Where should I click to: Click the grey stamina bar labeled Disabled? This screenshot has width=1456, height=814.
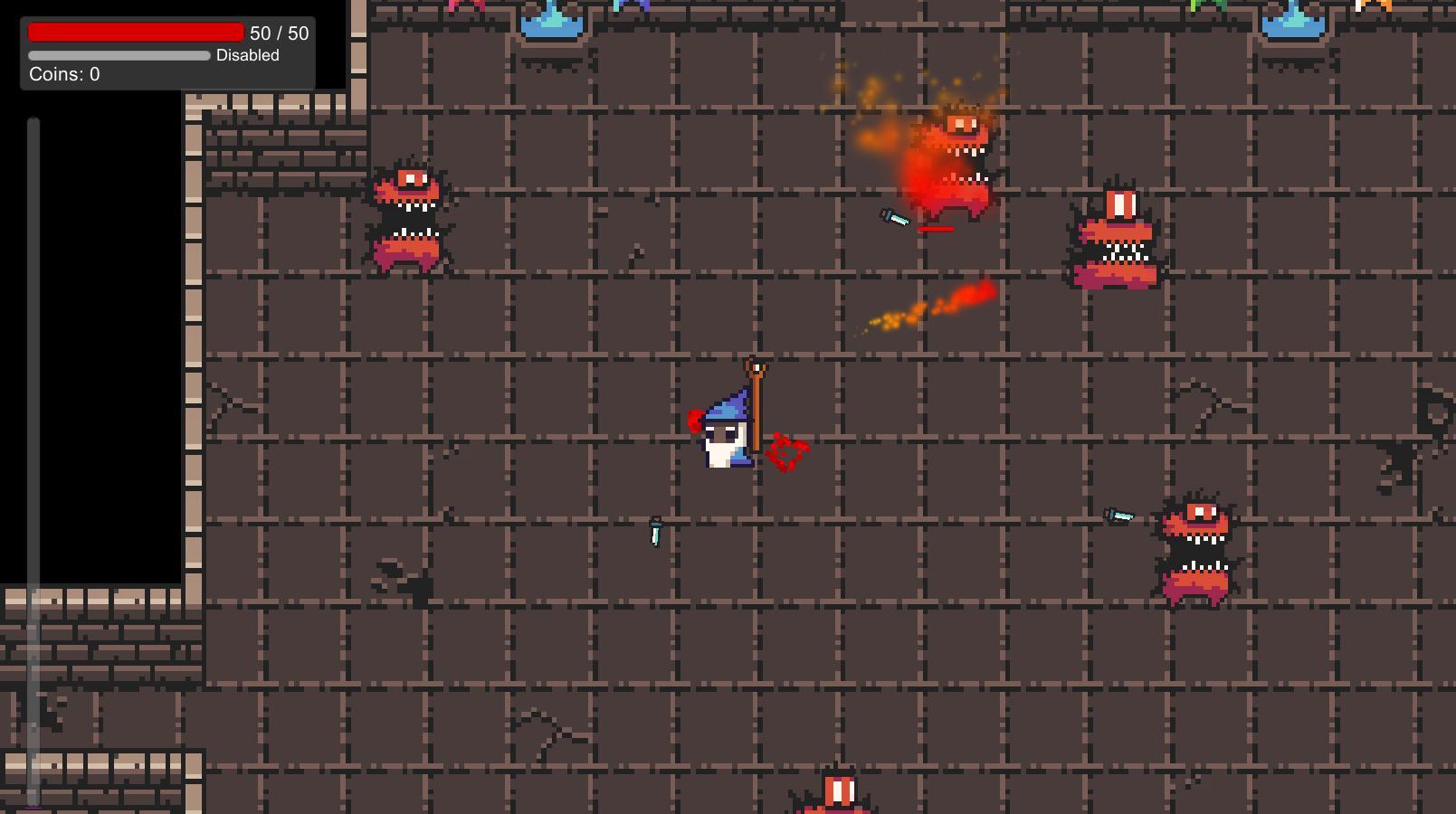pyautogui.click(x=118, y=55)
